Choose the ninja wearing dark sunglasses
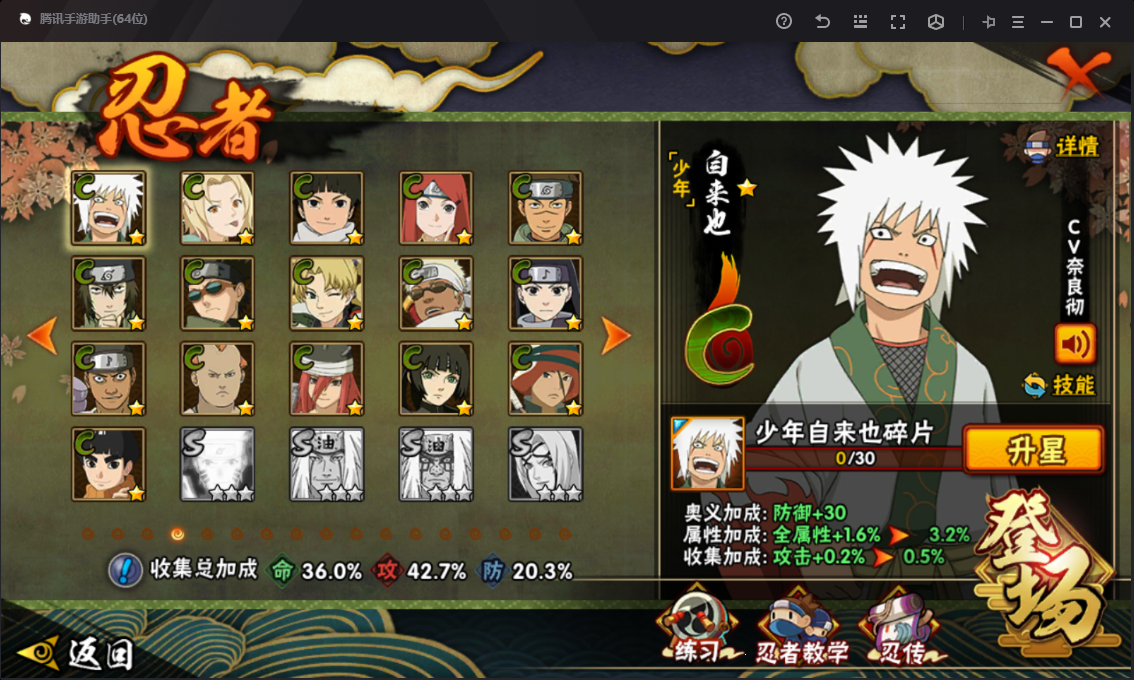Image resolution: width=1134 pixels, height=680 pixels. click(x=217, y=293)
